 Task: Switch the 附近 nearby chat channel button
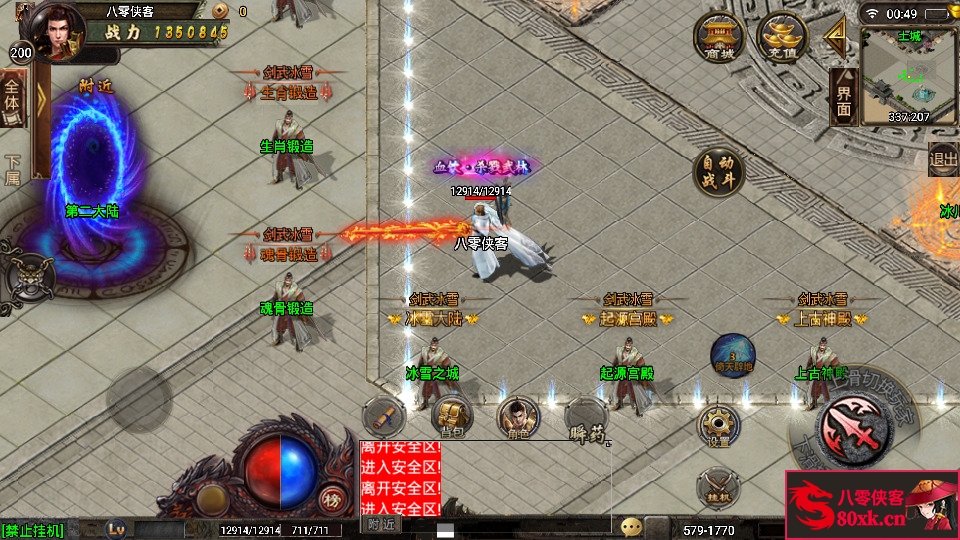pos(382,524)
